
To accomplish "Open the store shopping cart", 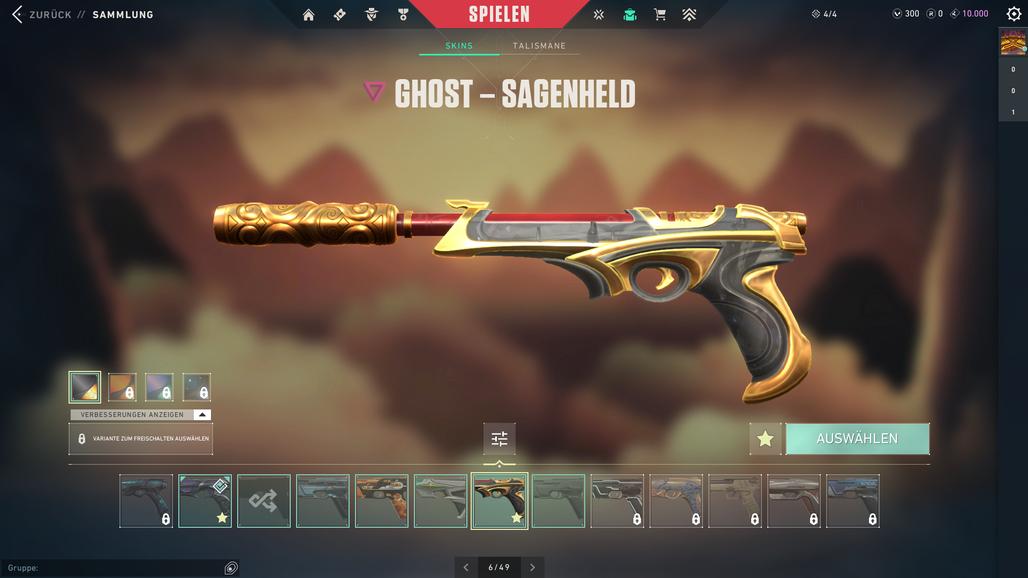I will (659, 15).
